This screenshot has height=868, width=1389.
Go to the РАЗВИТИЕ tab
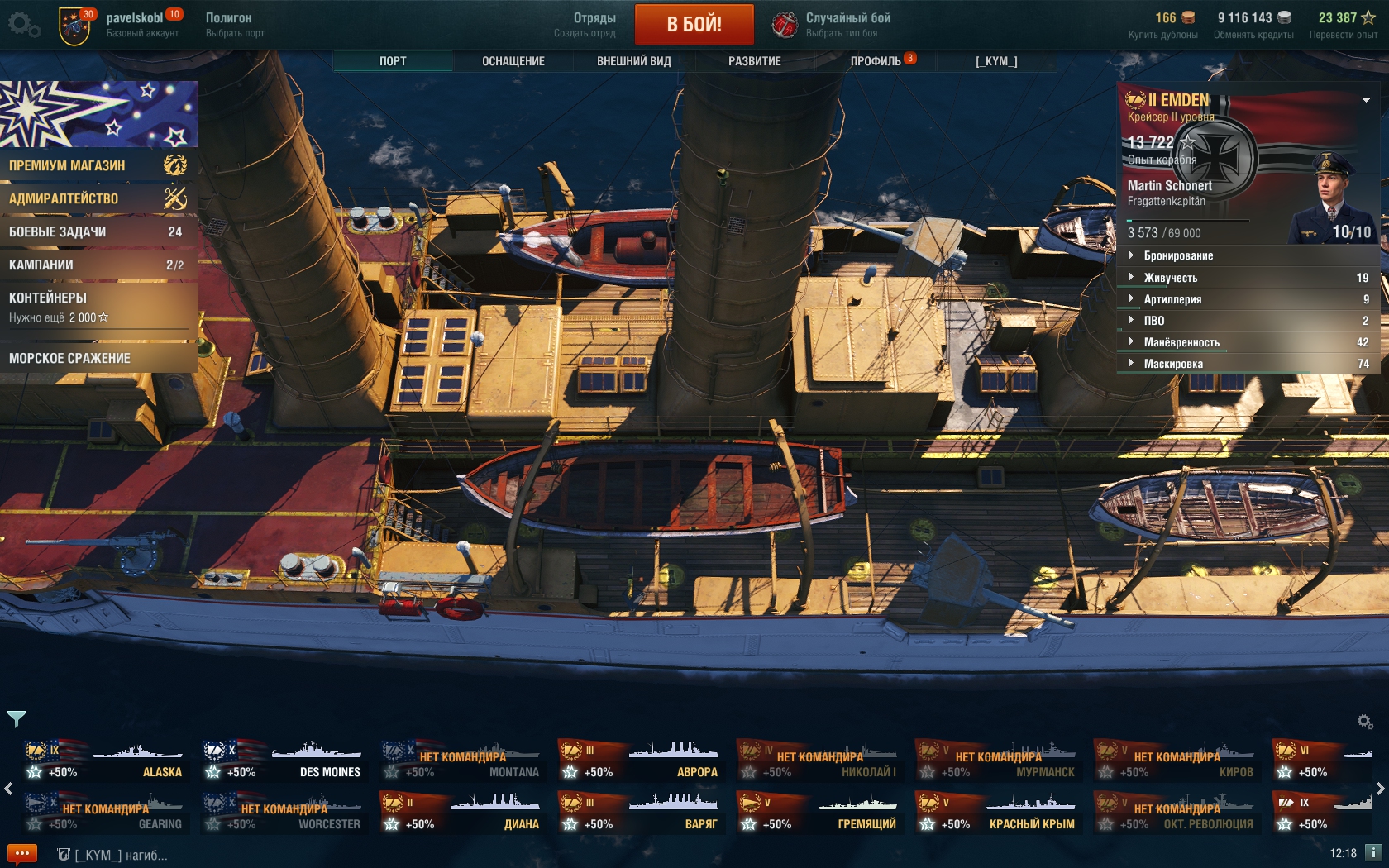754,61
